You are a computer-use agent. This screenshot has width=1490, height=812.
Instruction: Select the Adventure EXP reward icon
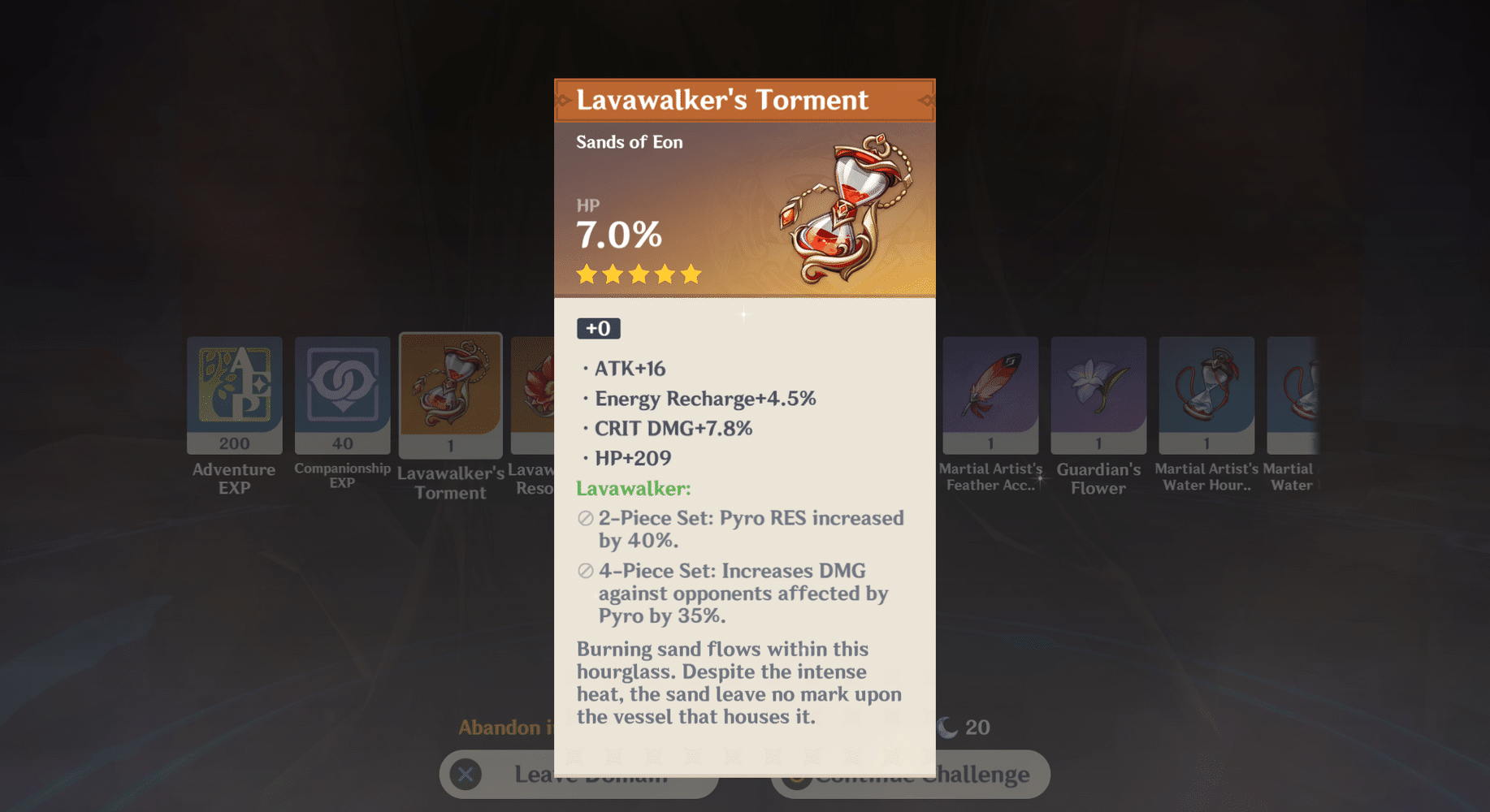(x=234, y=395)
